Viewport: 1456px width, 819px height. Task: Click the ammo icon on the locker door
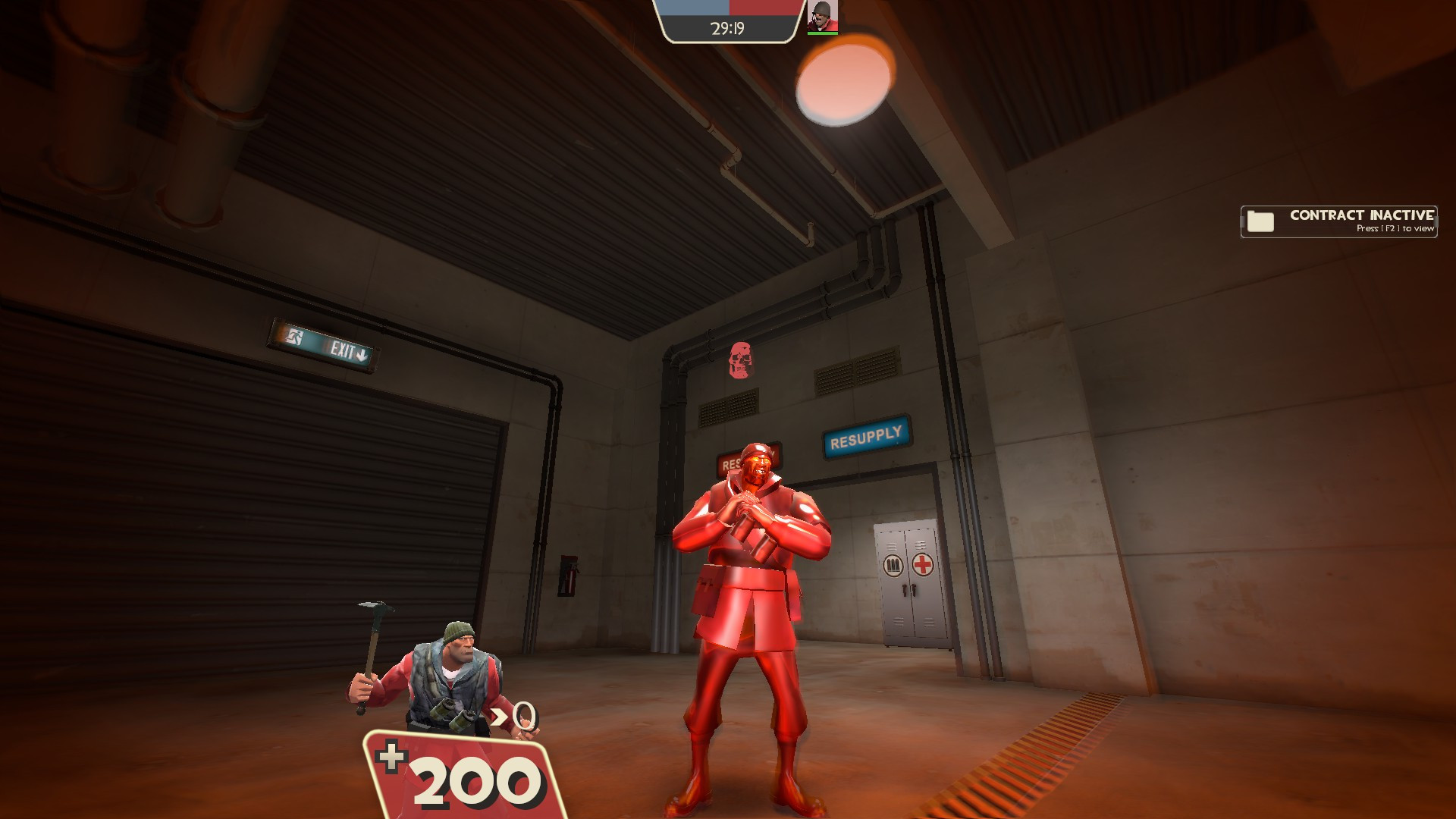coord(893,563)
